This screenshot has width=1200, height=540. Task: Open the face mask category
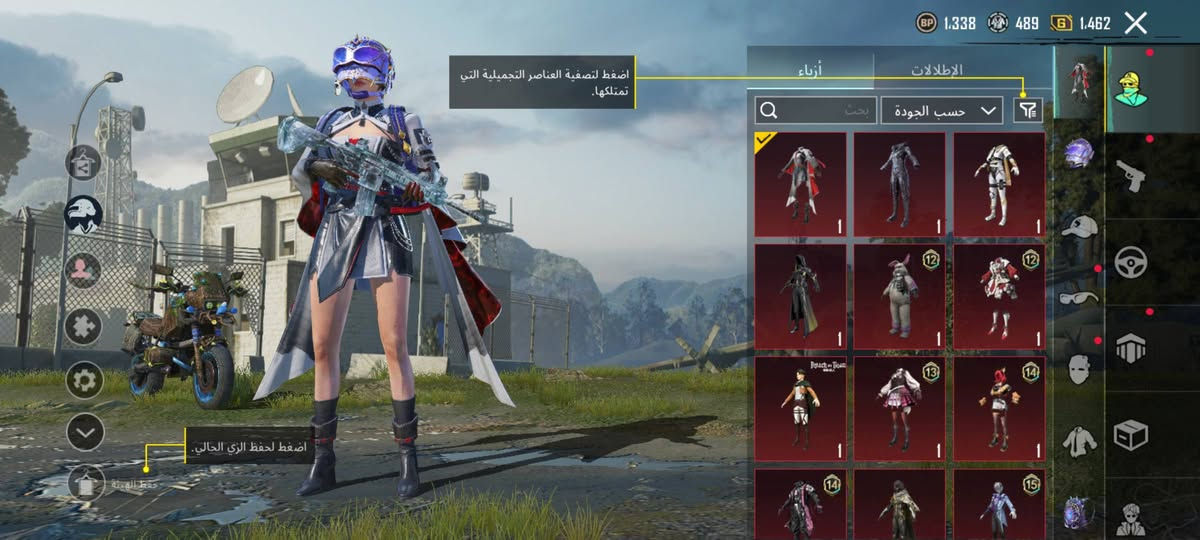(x=1079, y=368)
